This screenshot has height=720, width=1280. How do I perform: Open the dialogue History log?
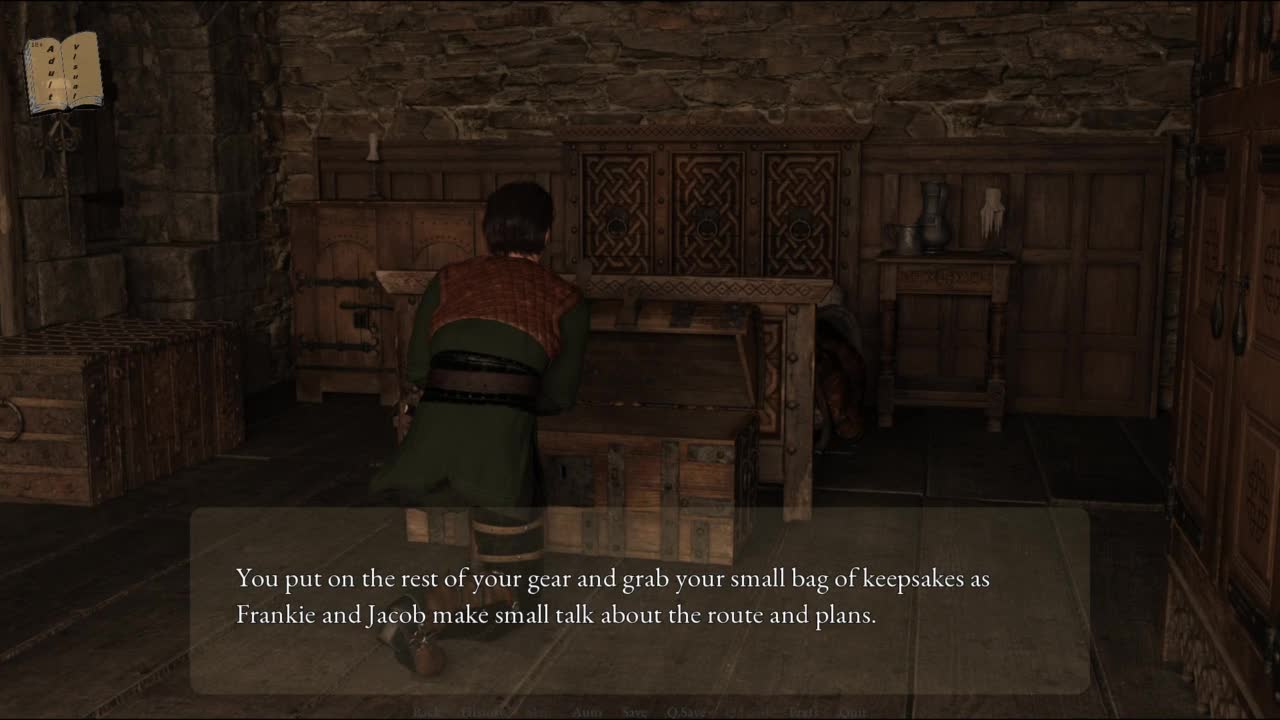point(485,712)
